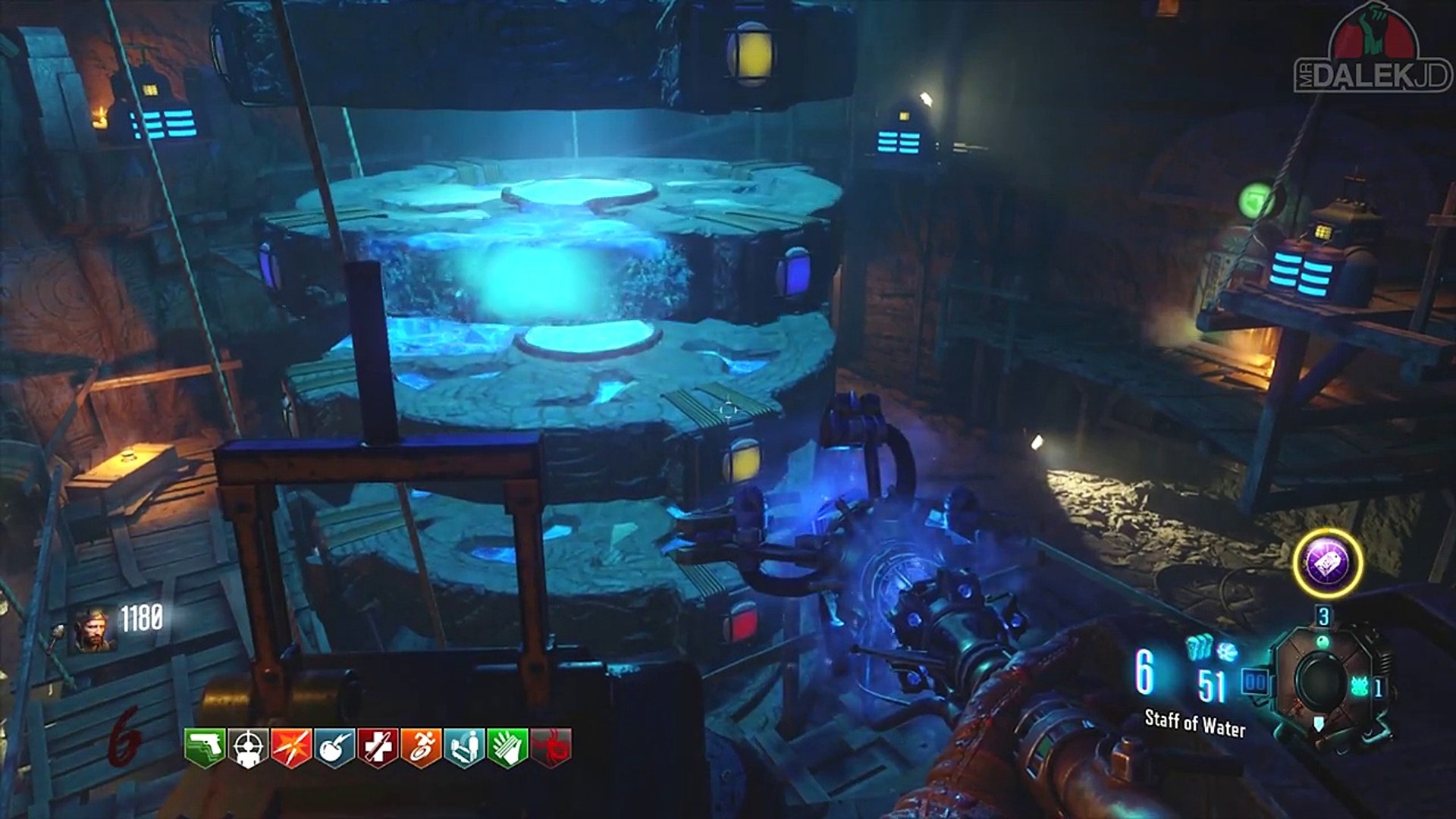The height and width of the screenshot is (819, 1456).
Task: Click the red cross bullet perk icon
Action: click(x=378, y=748)
